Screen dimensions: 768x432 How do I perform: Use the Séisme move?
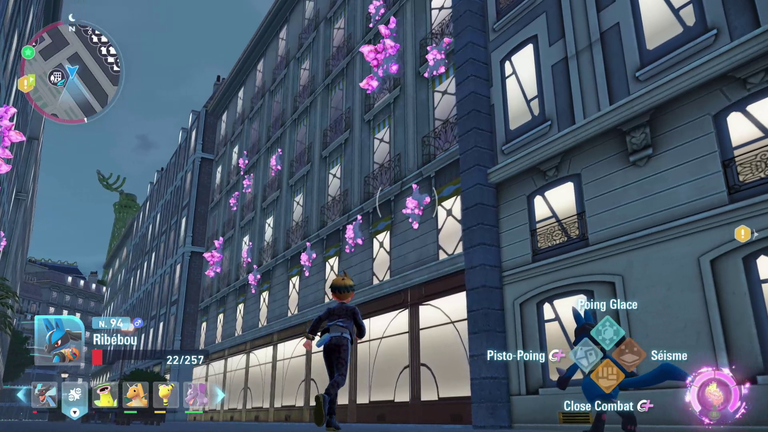click(628, 354)
